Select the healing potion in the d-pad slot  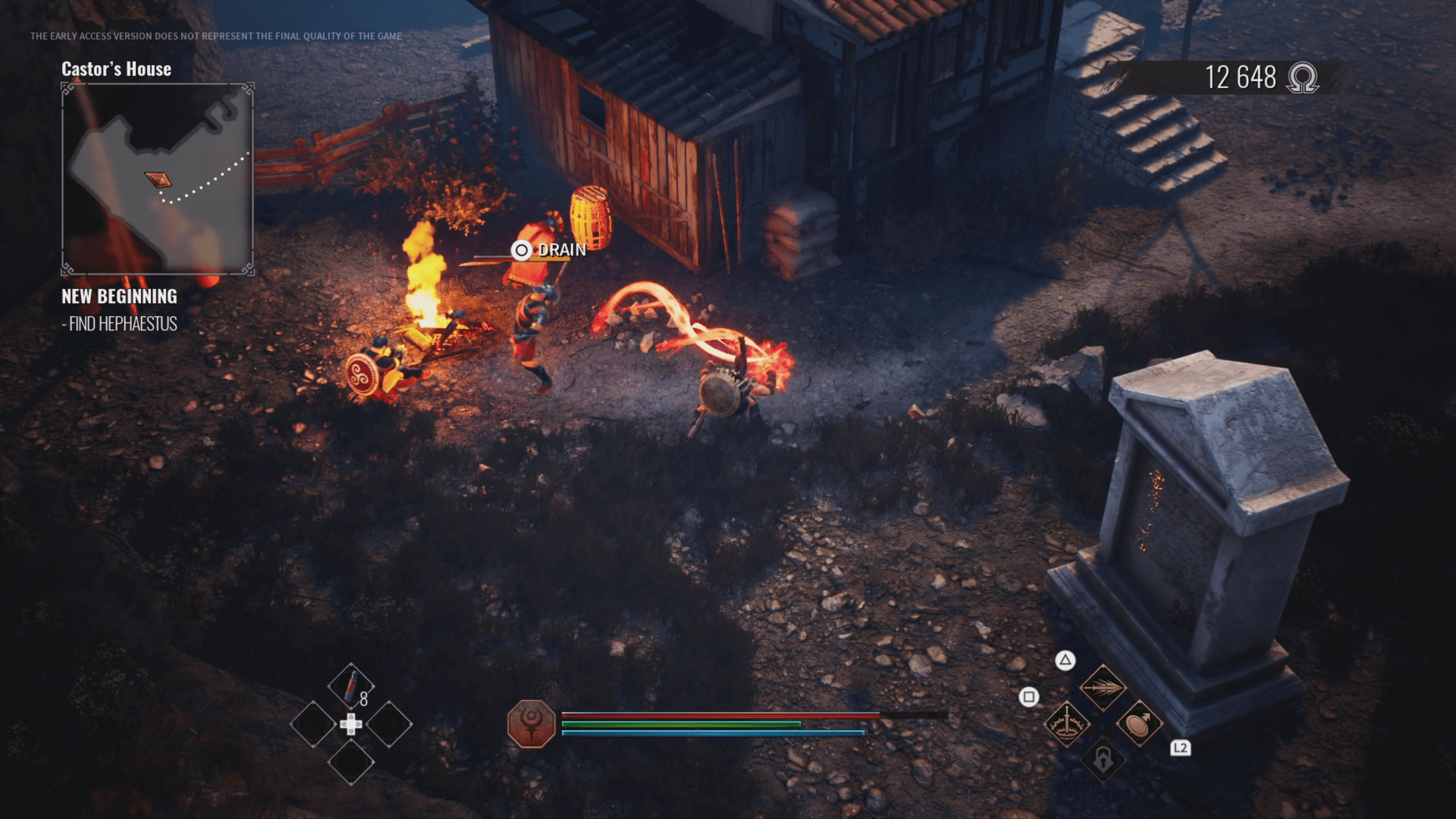coord(351,685)
